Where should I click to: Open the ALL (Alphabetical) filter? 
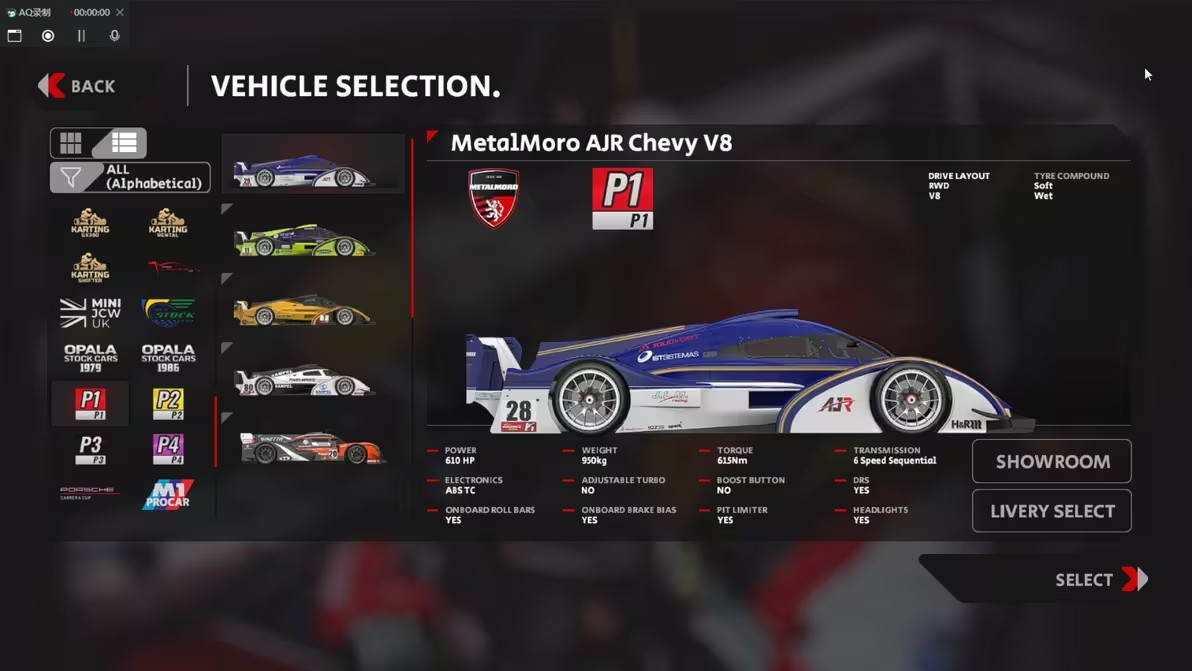[130, 178]
